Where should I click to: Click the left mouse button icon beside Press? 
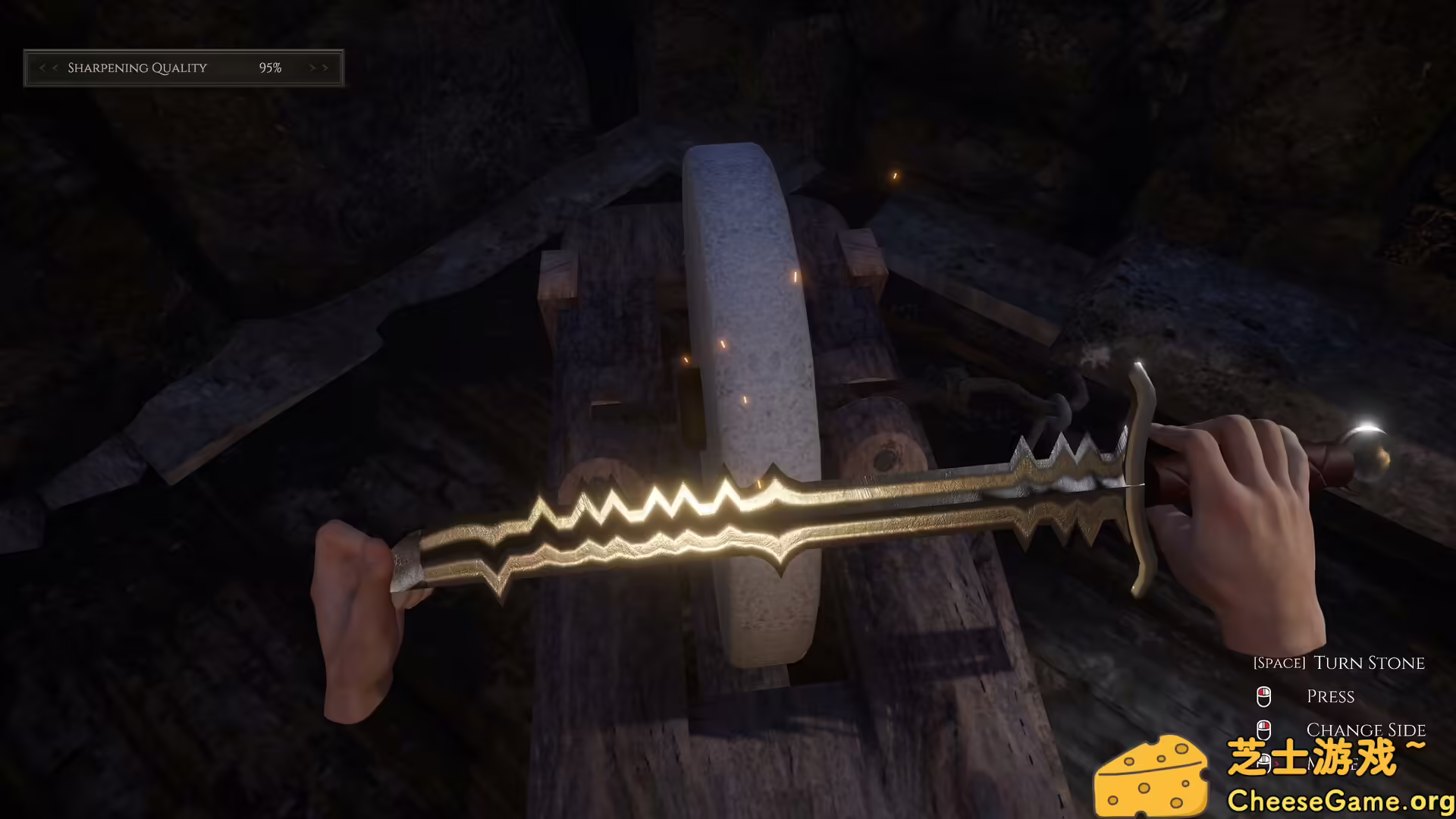pos(1264,697)
